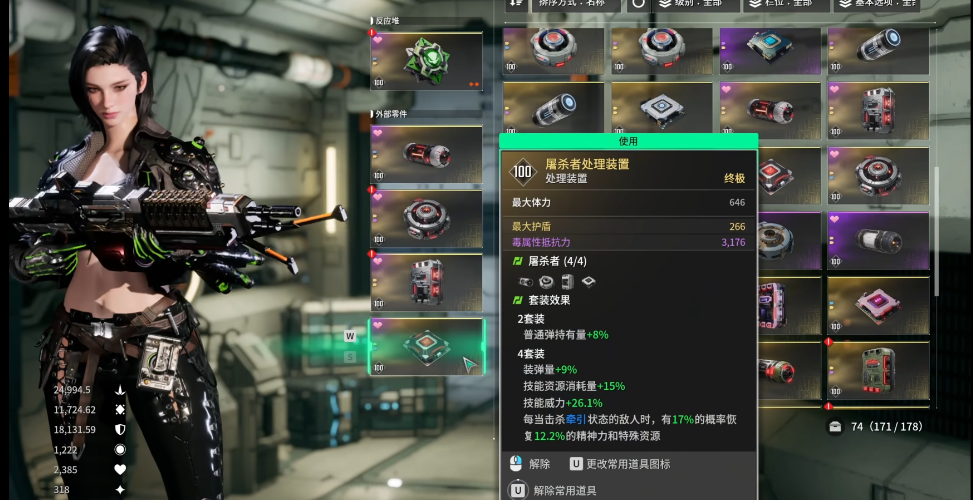This screenshot has width=973, height=500.
Task: Click the inventory list scrollbar
Action: (x=937, y=230)
